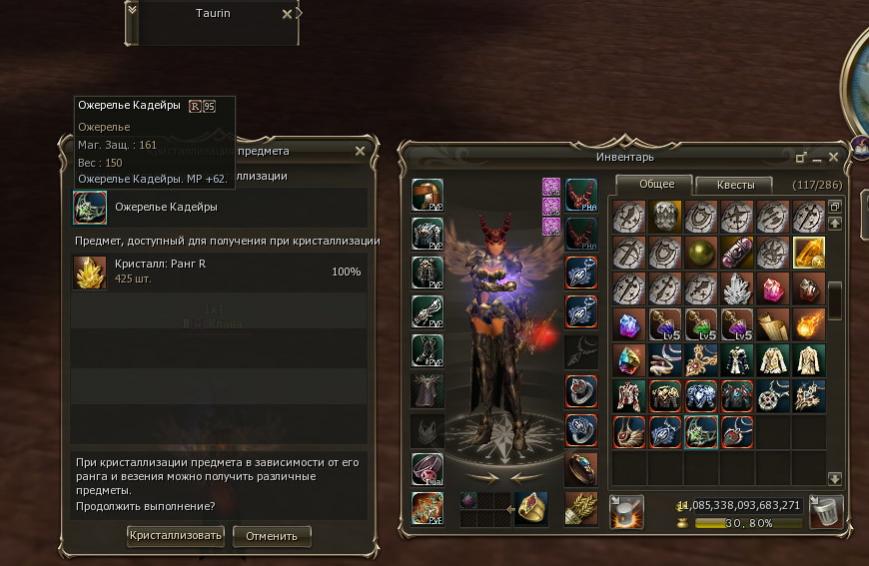Screen dimensions: 869x566
Task: Select the green orb item slot
Action: tap(701, 252)
